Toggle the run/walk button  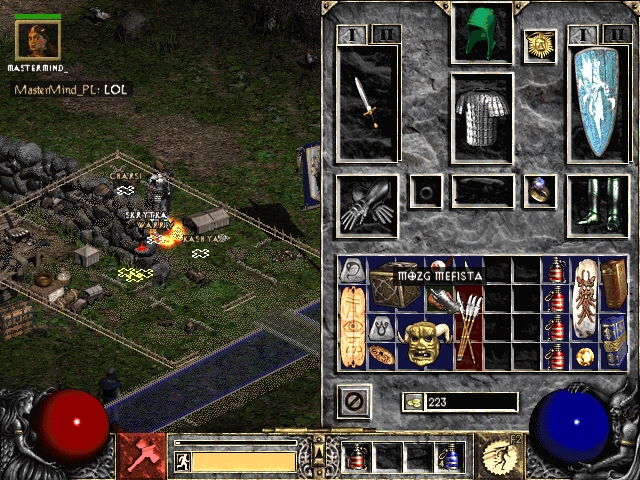[182, 461]
